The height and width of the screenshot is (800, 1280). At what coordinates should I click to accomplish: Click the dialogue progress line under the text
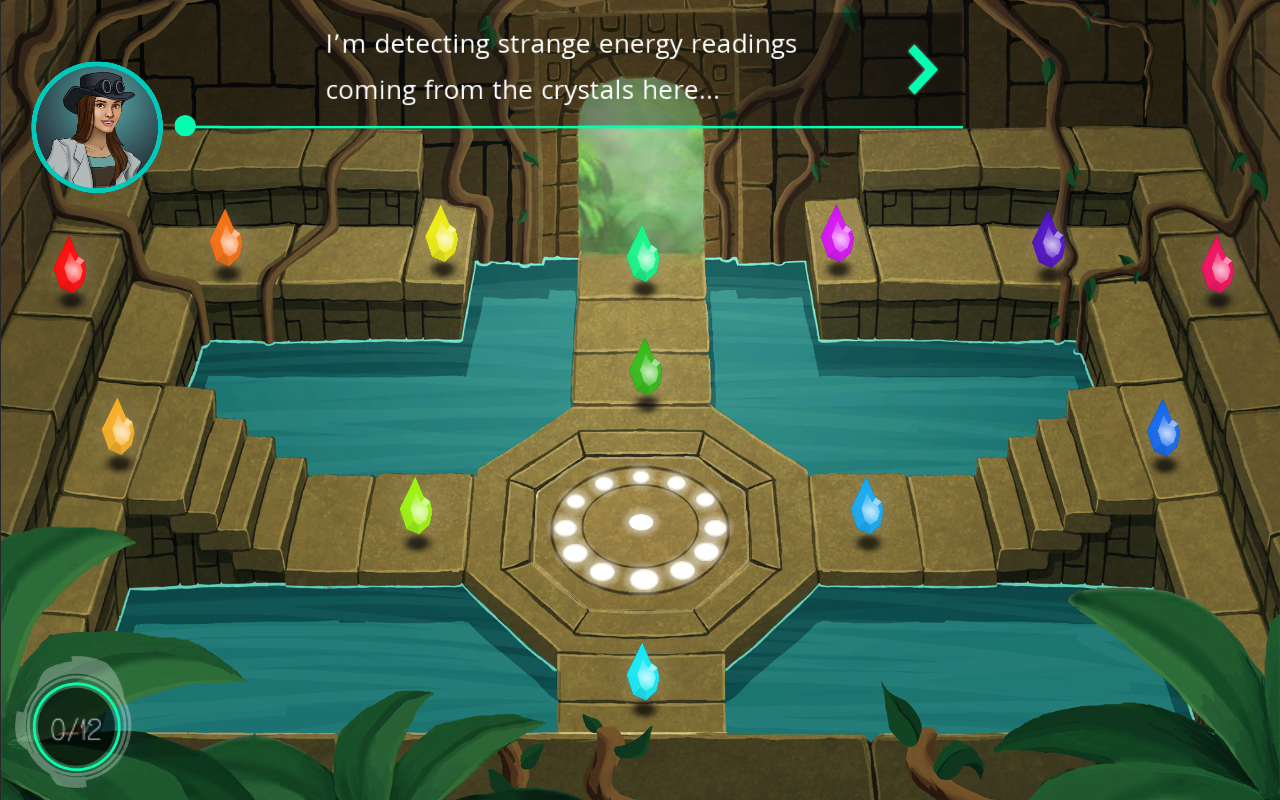click(575, 126)
